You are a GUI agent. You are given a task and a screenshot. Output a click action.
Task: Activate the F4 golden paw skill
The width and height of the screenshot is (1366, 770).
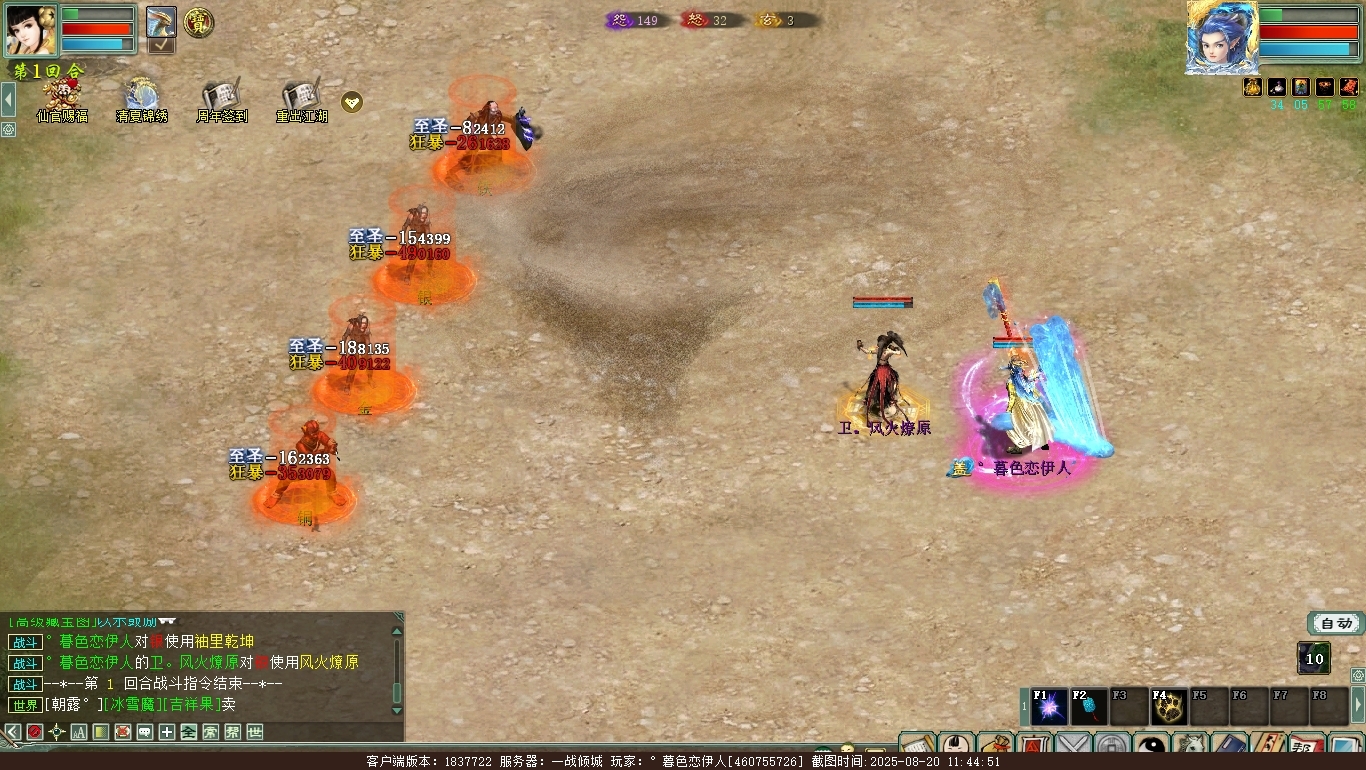coord(1170,707)
